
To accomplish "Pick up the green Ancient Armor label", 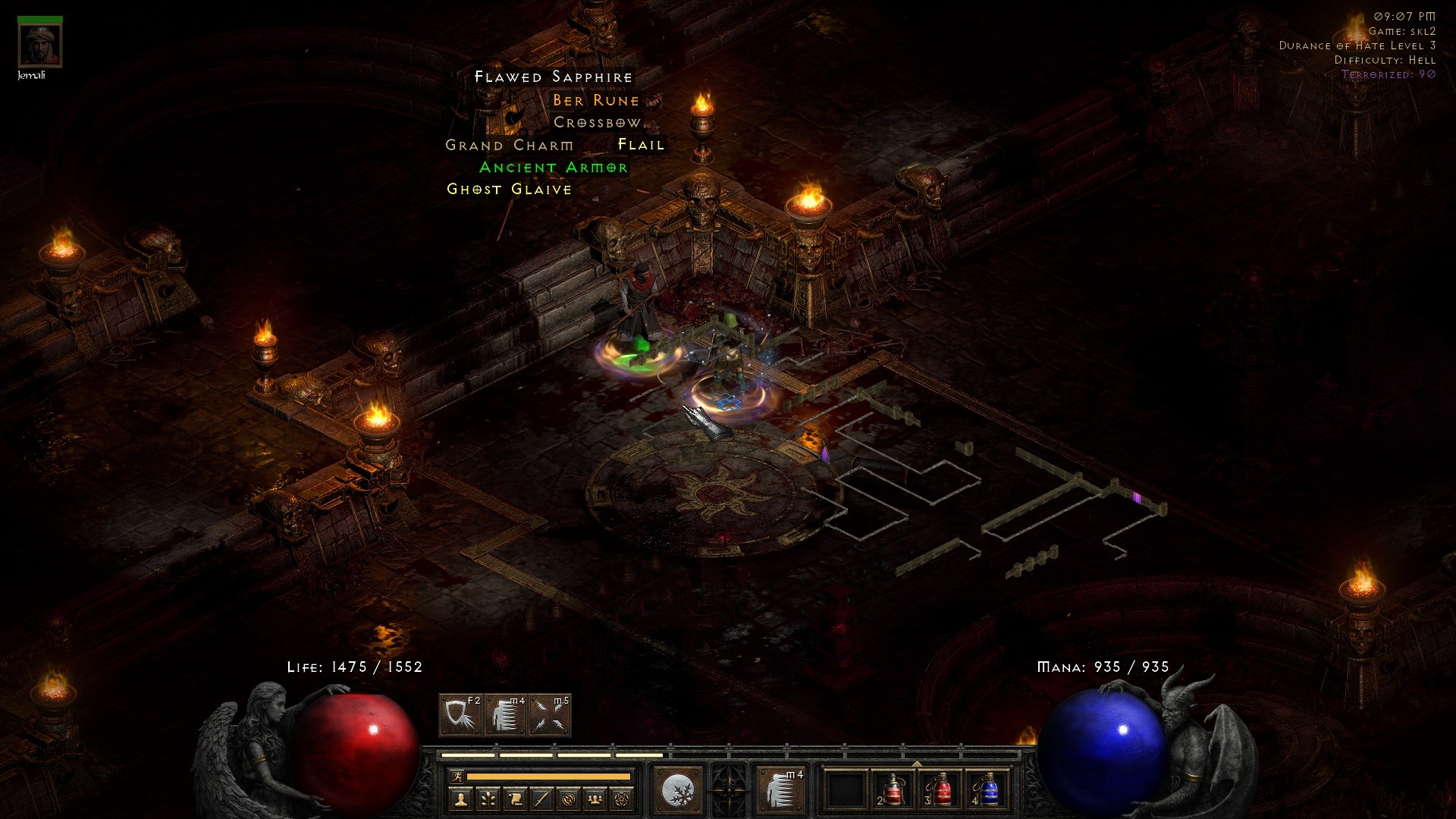I will pyautogui.click(x=554, y=167).
